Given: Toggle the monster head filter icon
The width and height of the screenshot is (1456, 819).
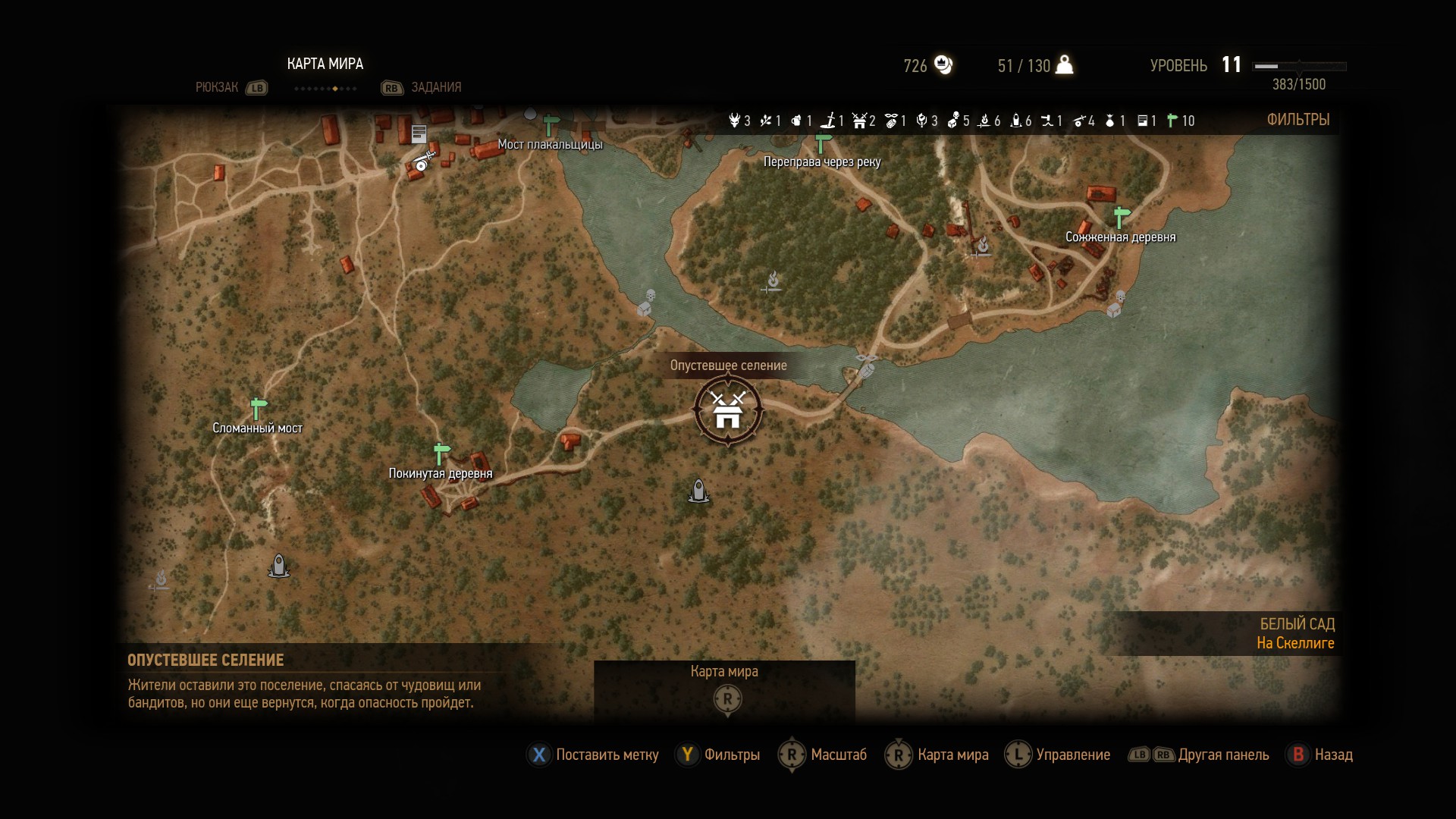Looking at the screenshot, I should pyautogui.click(x=734, y=121).
